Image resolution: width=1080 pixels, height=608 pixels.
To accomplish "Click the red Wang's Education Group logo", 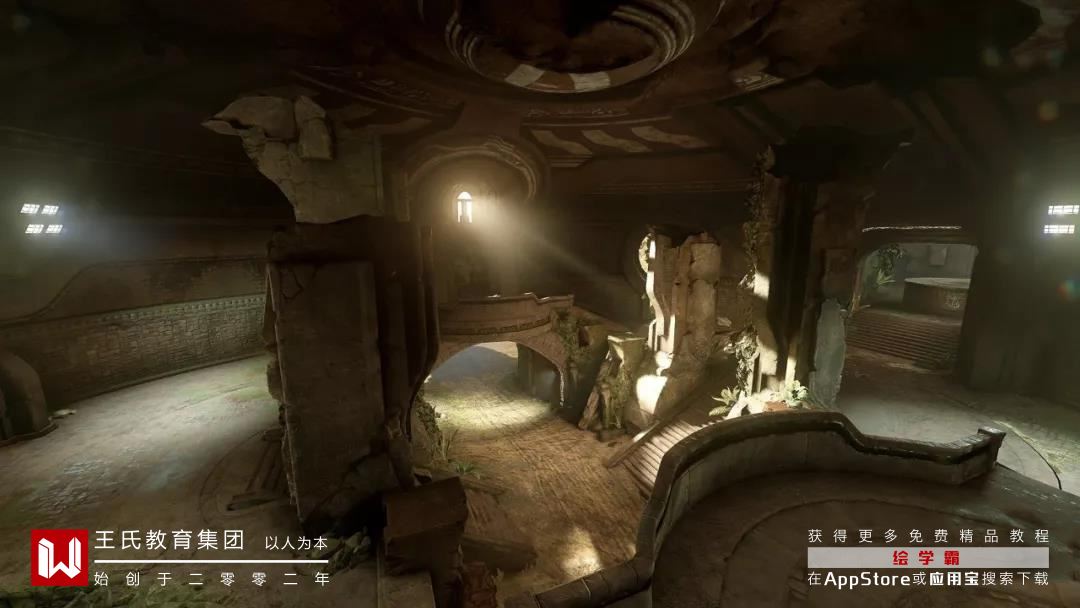I will pyautogui.click(x=59, y=557).
